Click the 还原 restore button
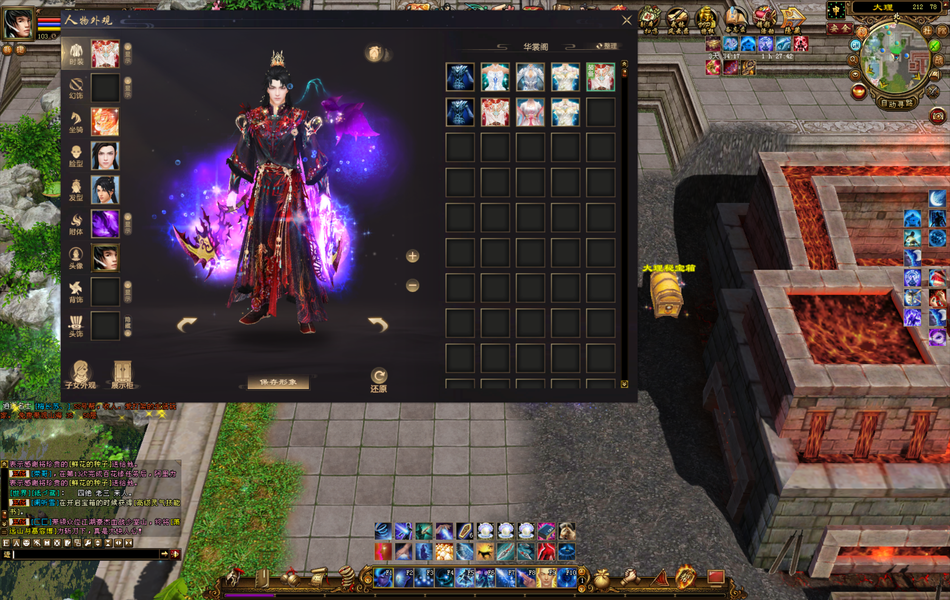The width and height of the screenshot is (950, 600). click(379, 379)
